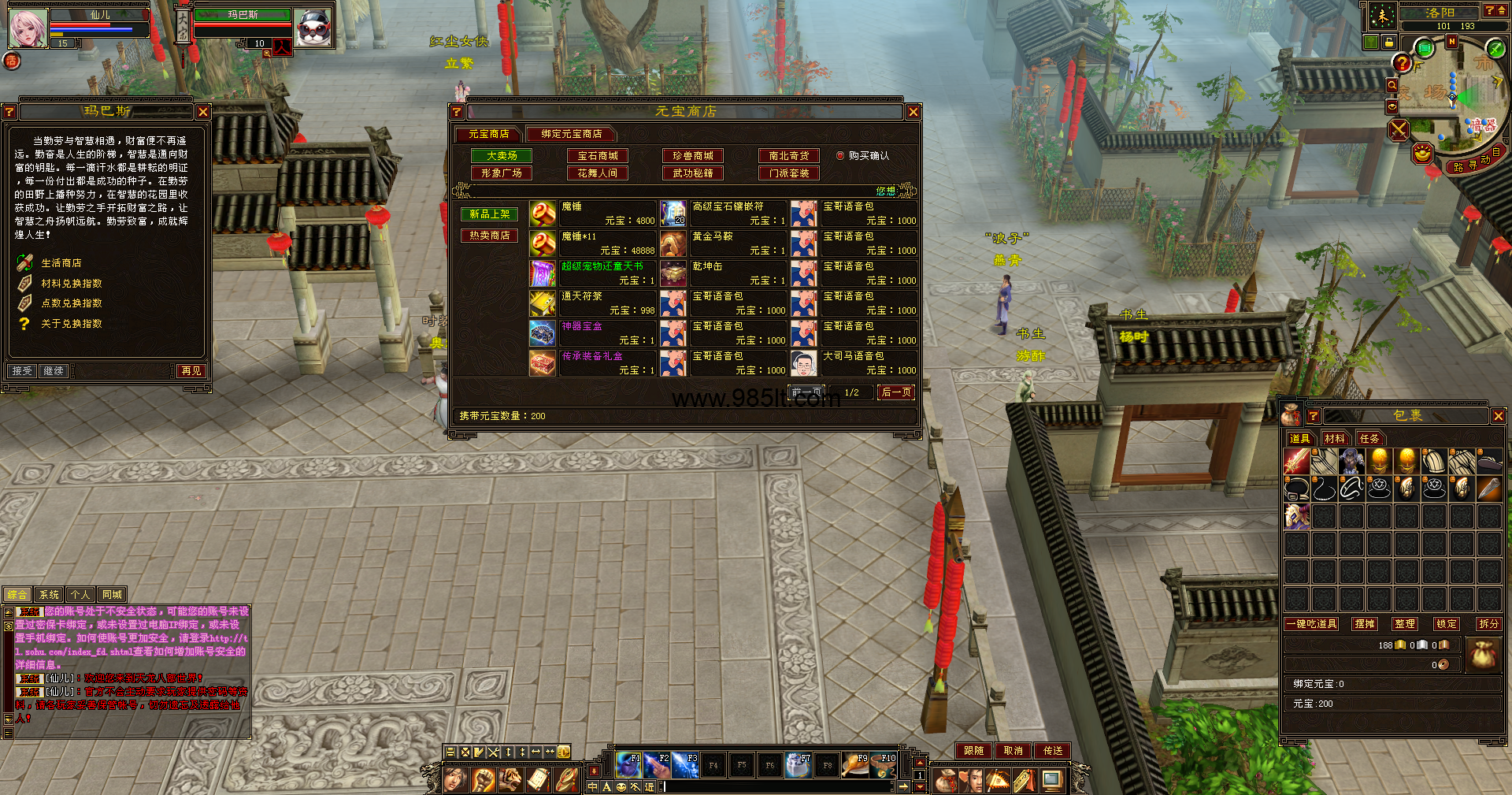Go to the next page with 后一页

pyautogui.click(x=896, y=392)
